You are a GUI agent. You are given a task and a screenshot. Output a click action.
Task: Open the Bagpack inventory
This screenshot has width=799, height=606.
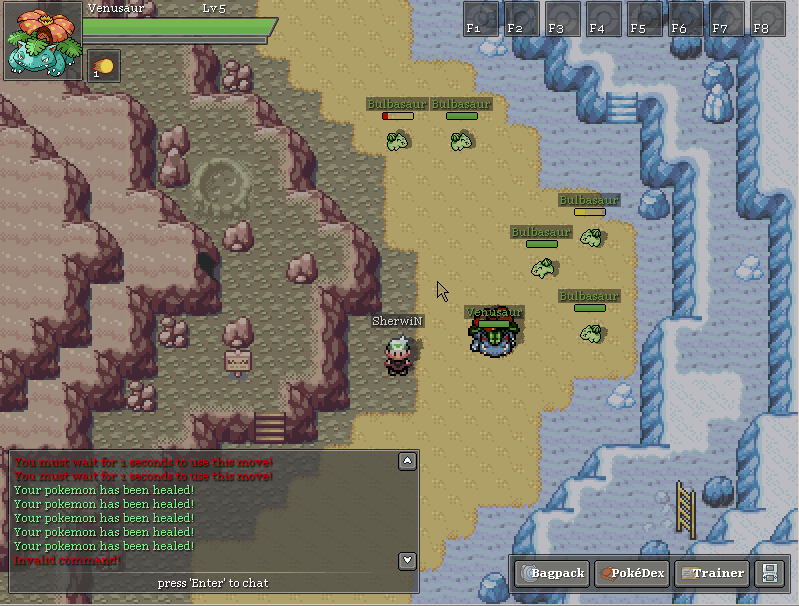[x=552, y=573]
